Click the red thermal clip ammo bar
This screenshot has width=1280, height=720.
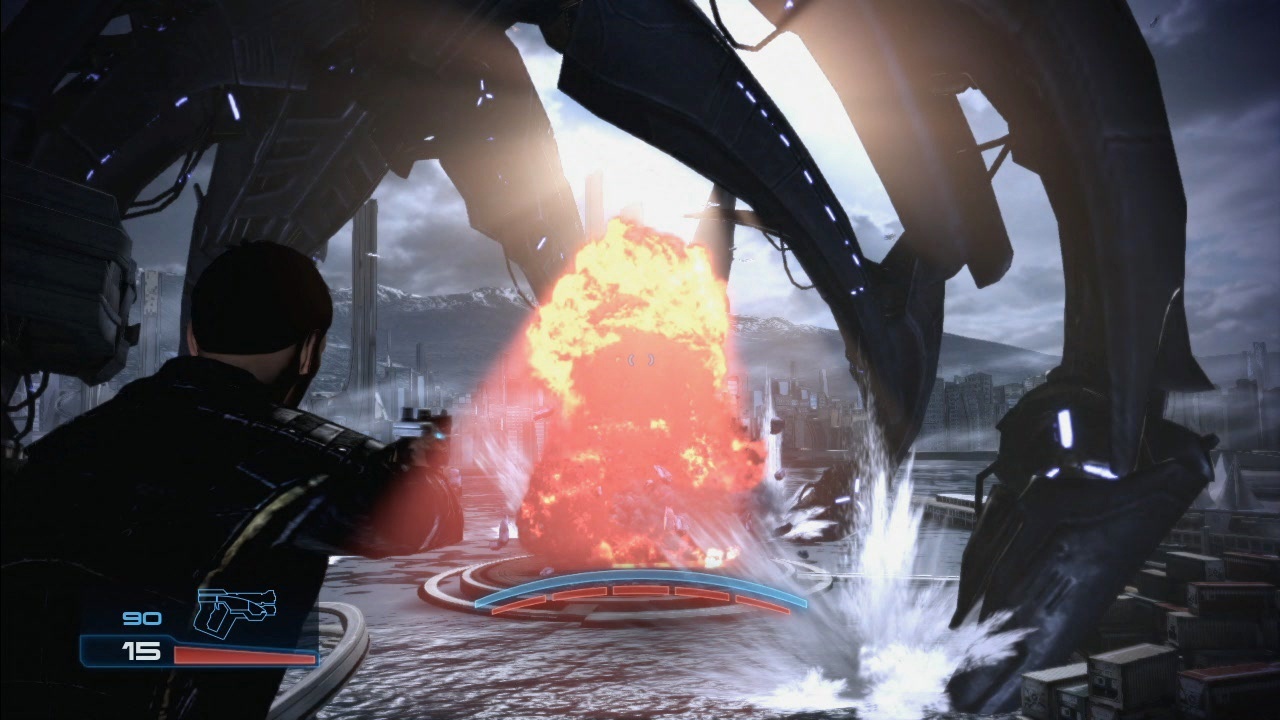[x=245, y=657]
